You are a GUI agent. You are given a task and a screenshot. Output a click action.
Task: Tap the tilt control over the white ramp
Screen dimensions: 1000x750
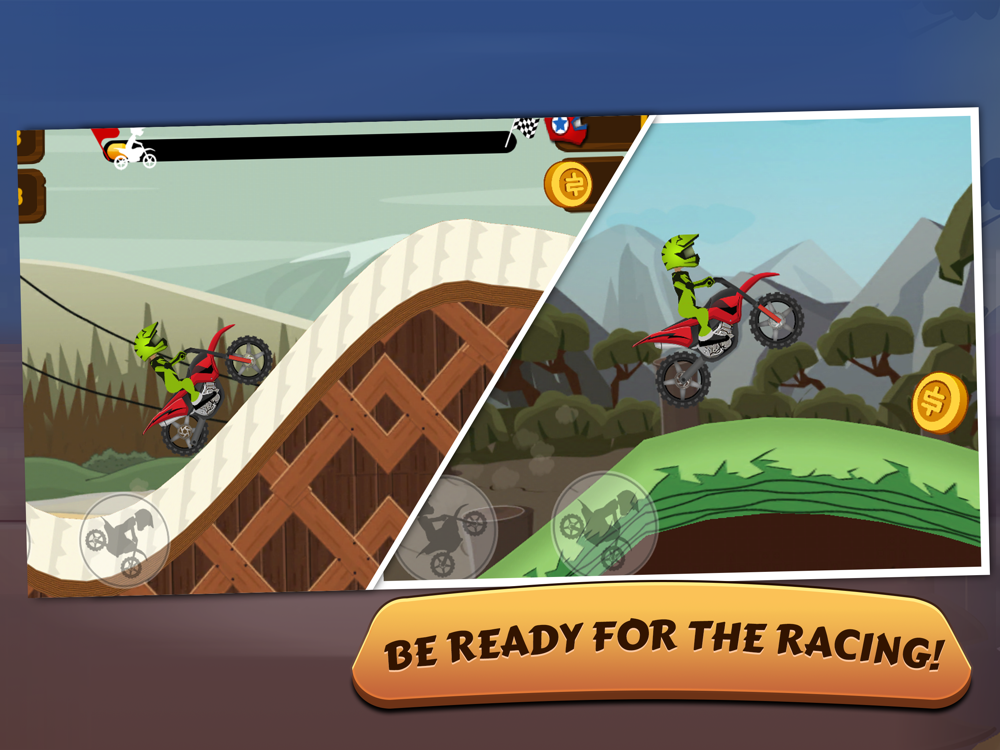pos(124,540)
